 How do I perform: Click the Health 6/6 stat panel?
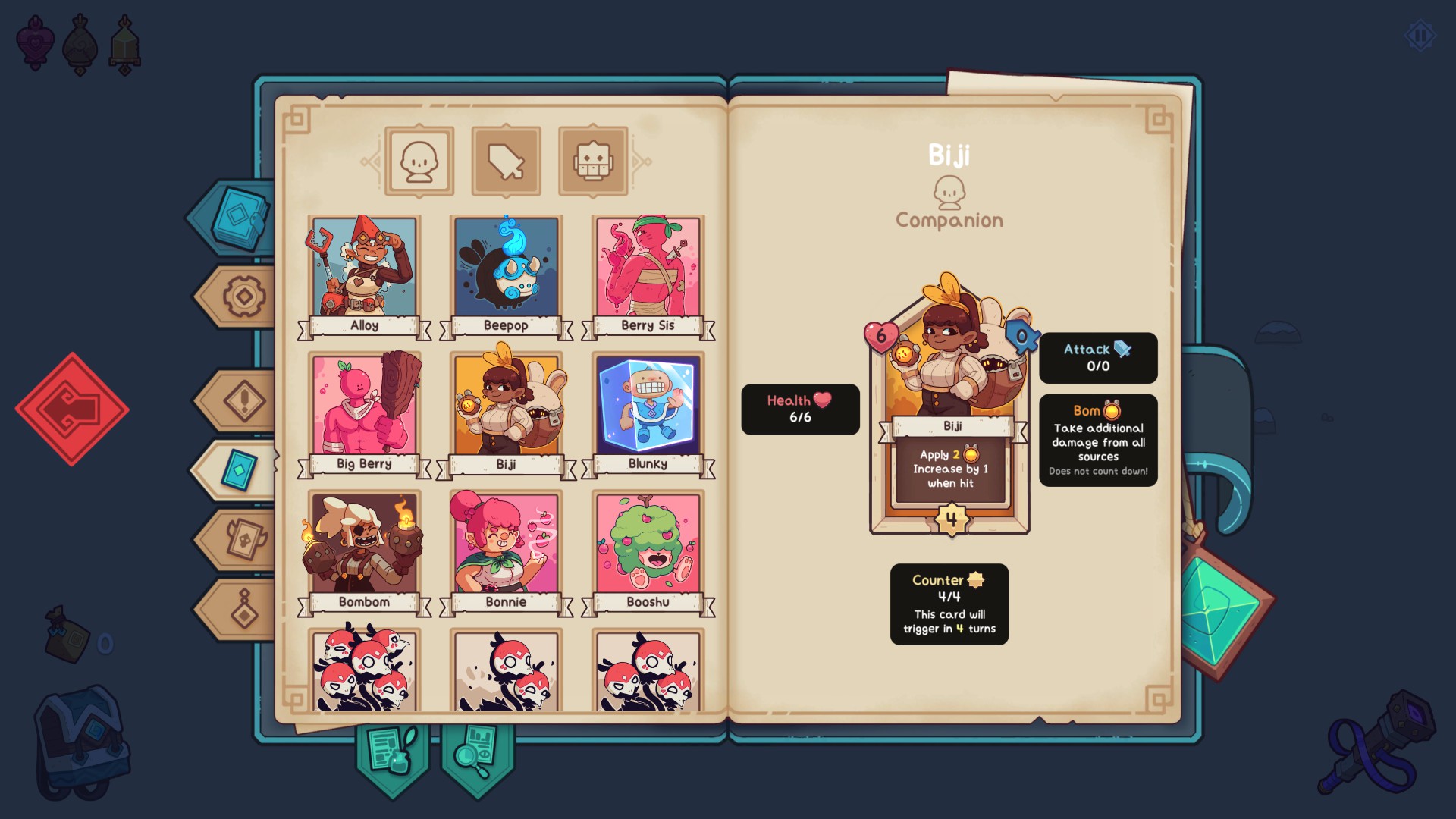799,409
